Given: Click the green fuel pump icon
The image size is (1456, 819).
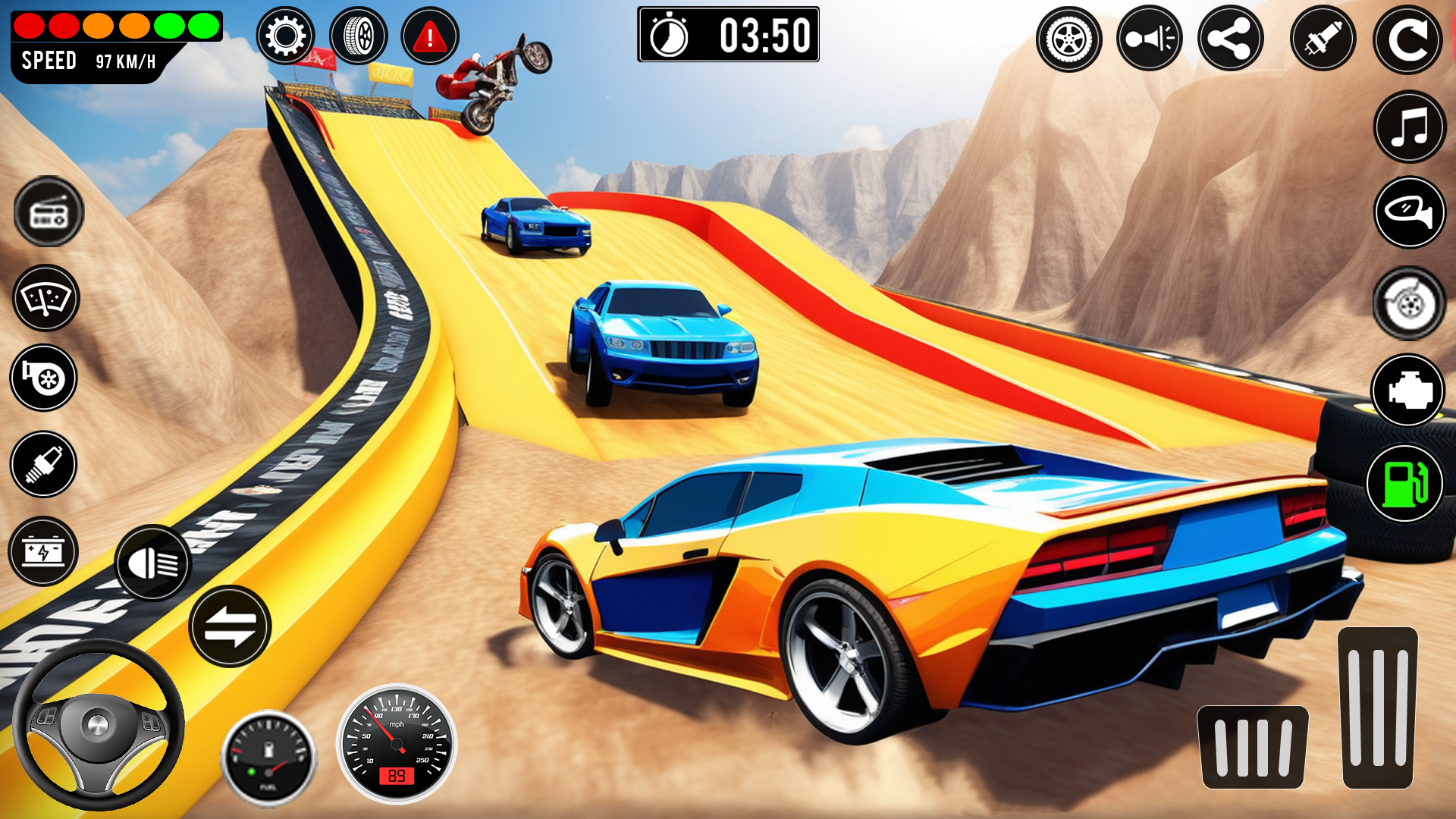Looking at the screenshot, I should pos(1404,484).
